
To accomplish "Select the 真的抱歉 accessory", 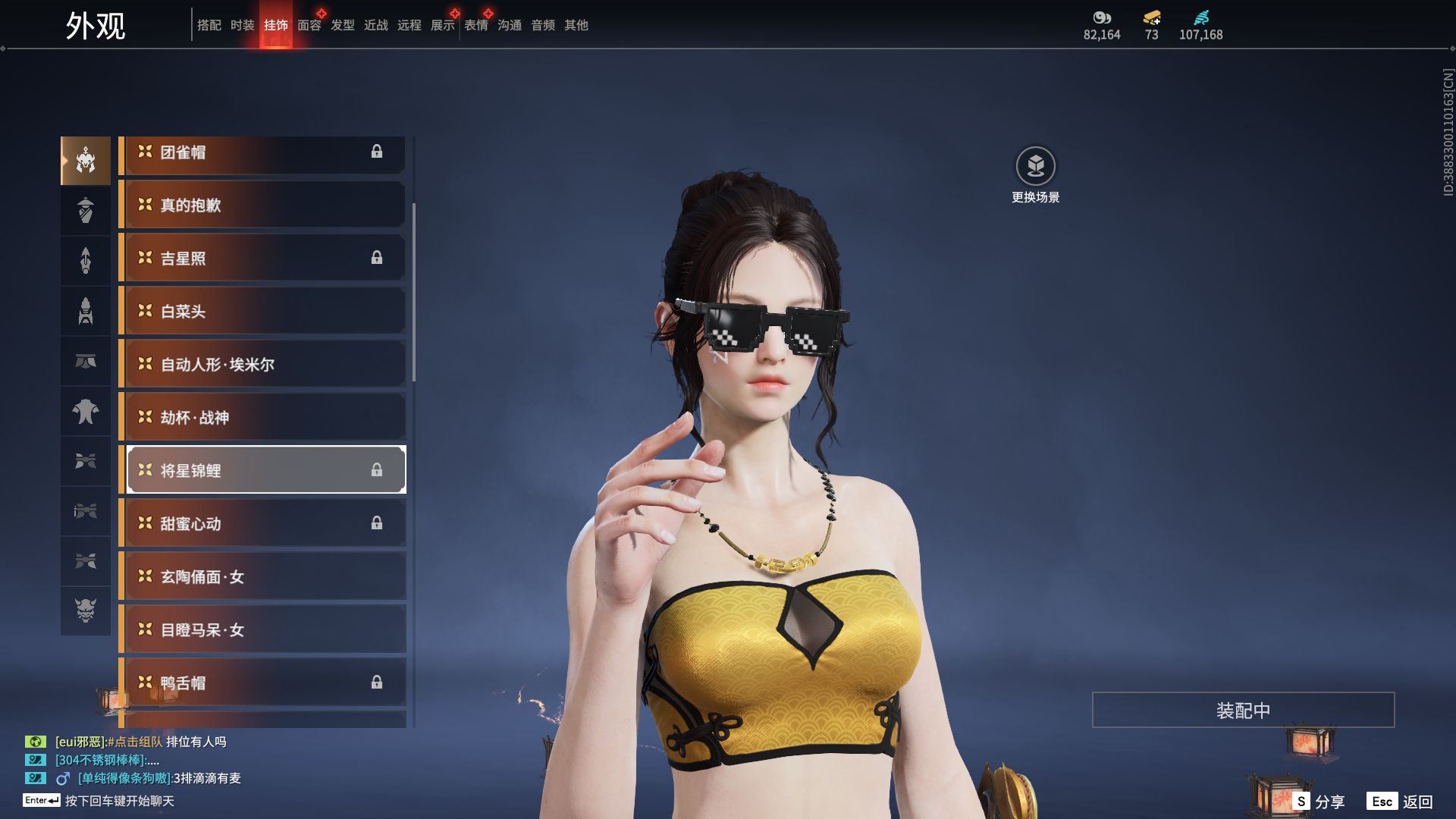I will click(x=262, y=205).
